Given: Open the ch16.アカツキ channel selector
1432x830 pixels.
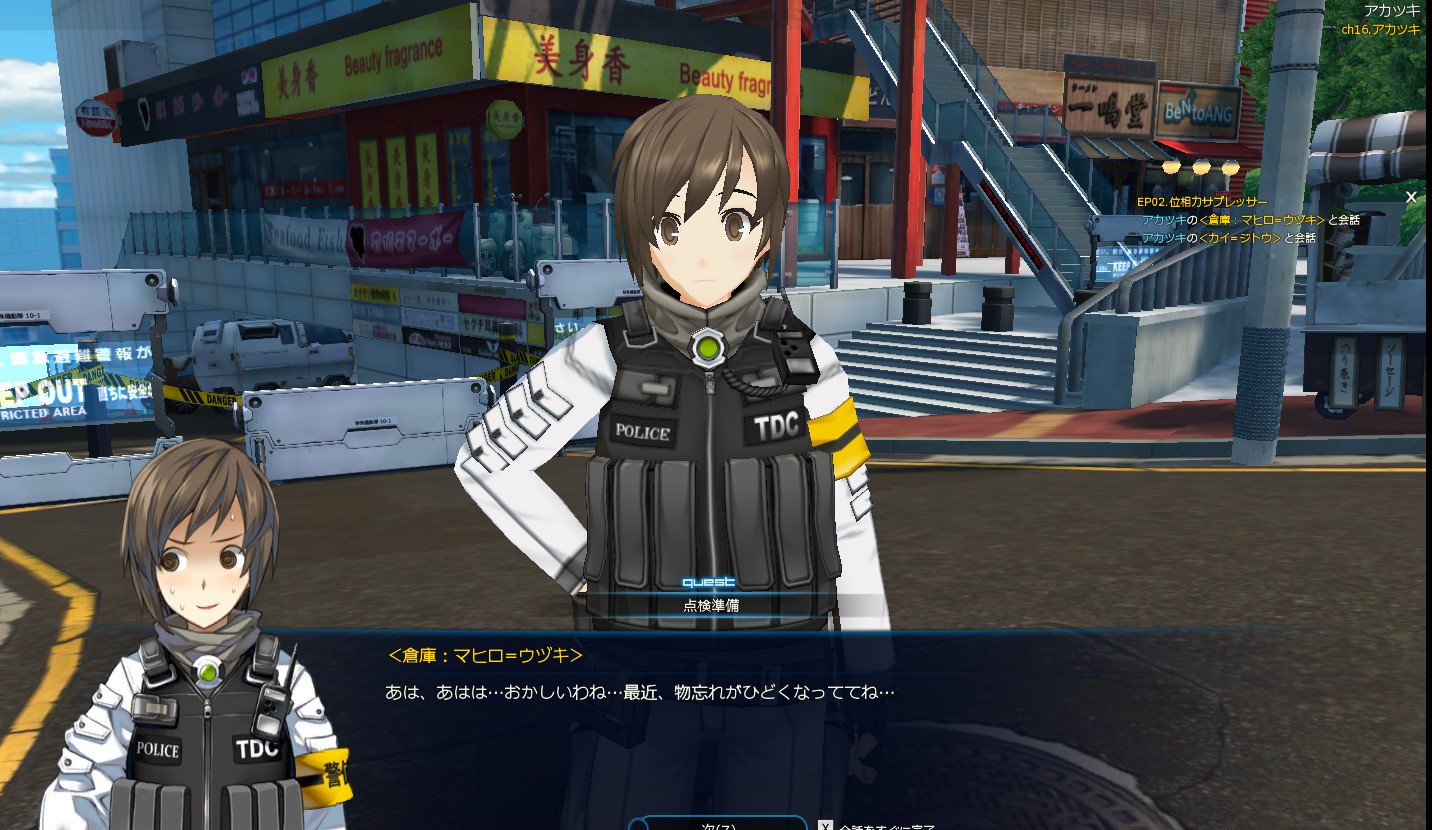Looking at the screenshot, I should coord(1381,29).
